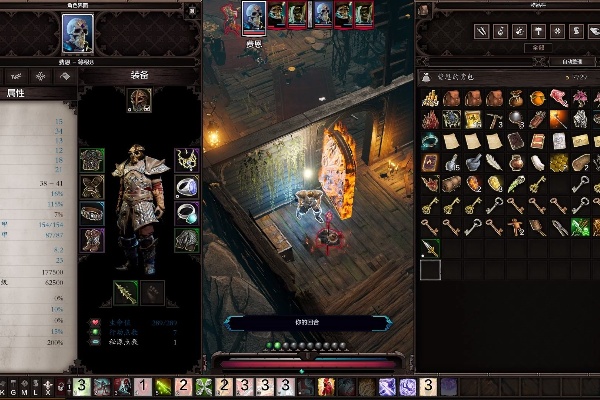
Task: Click the equipped boots slot
Action: point(93,239)
